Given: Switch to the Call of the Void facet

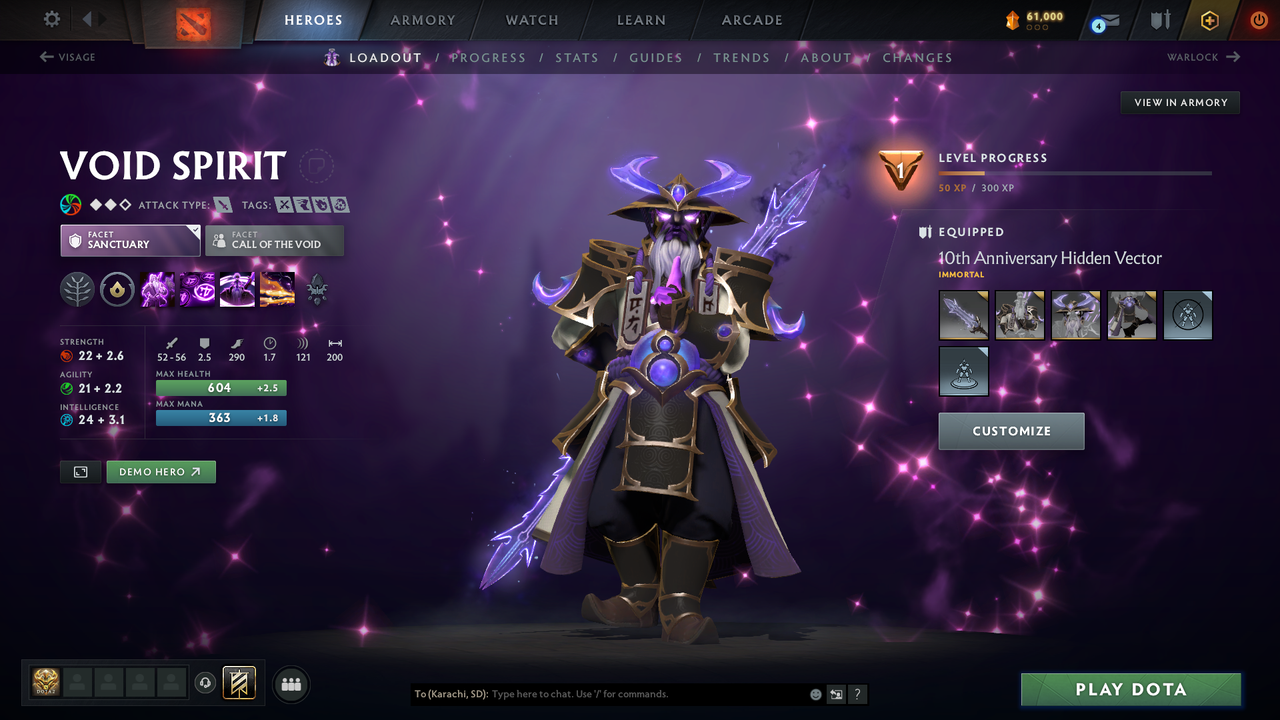Looking at the screenshot, I should 274,240.
